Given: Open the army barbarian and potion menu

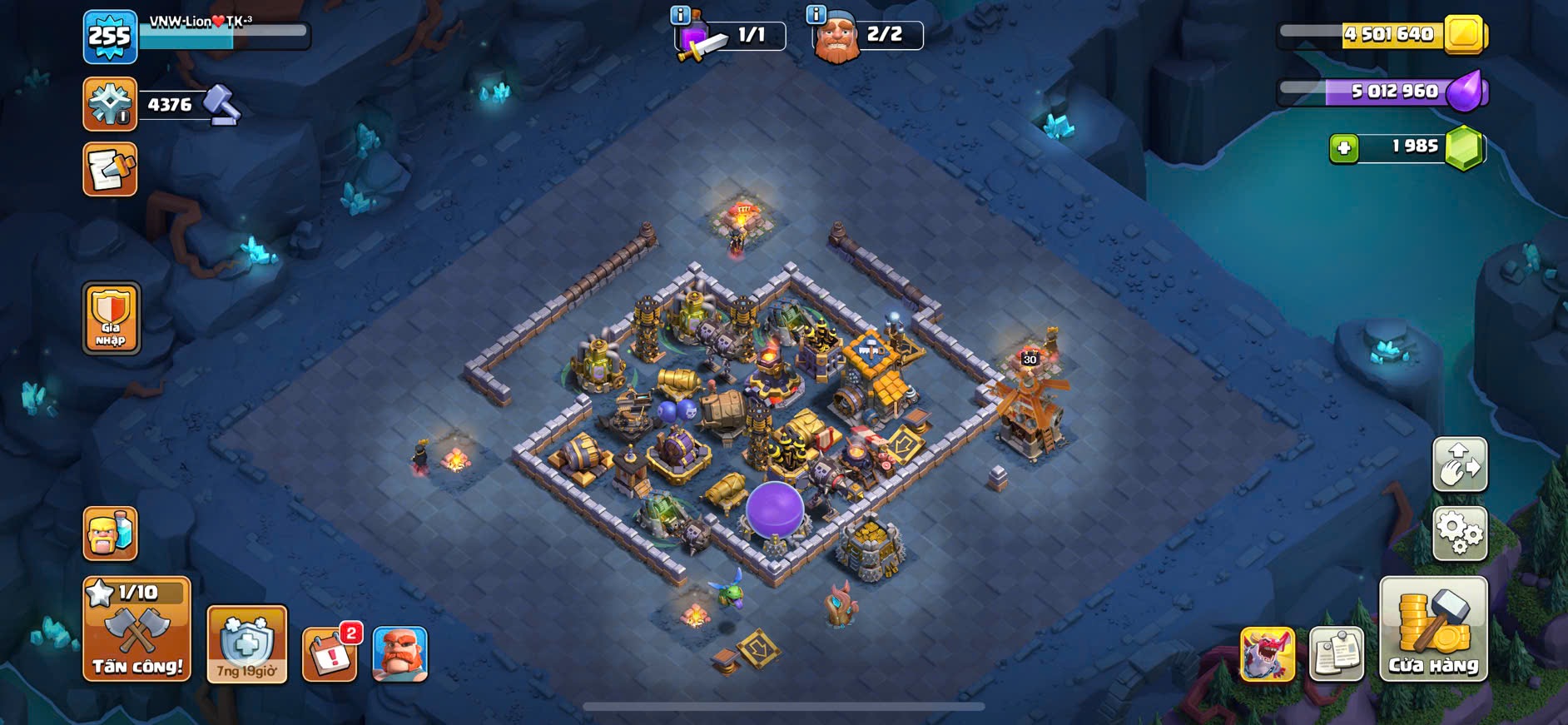Looking at the screenshot, I should 111,534.
